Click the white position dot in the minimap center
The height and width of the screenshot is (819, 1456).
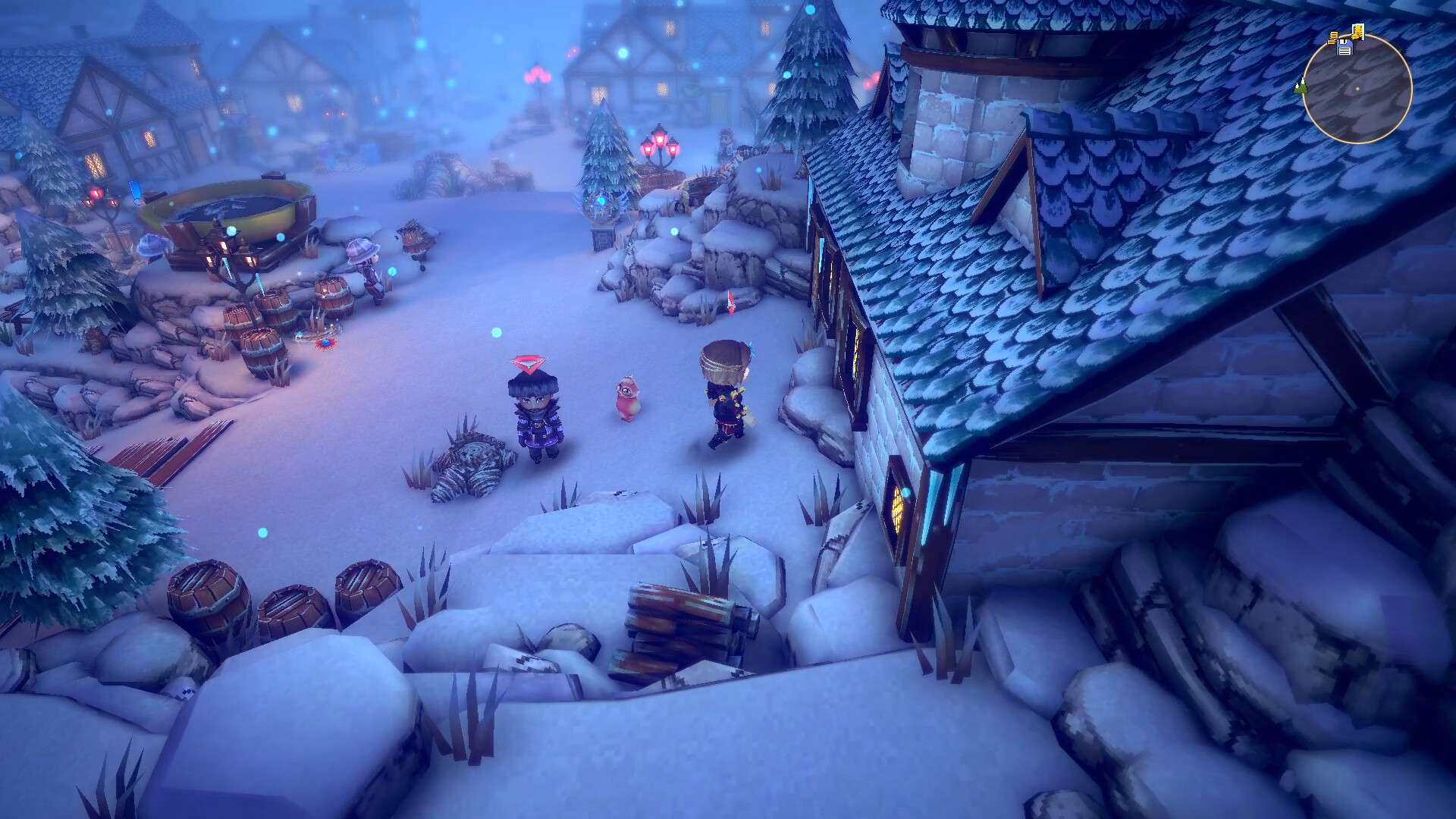[x=1357, y=89]
